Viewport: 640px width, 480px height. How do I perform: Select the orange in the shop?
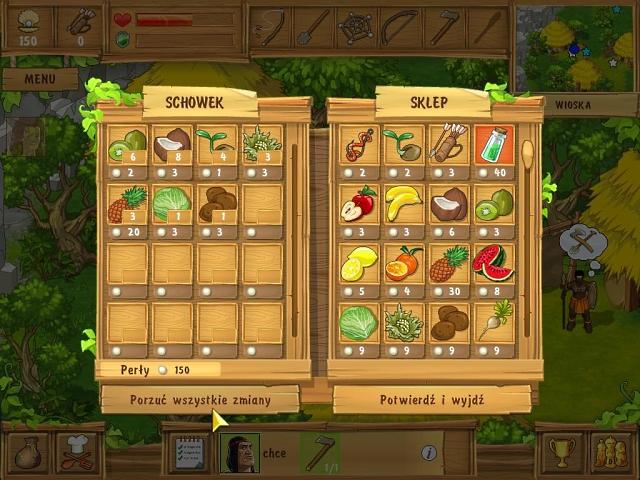pyautogui.click(x=404, y=263)
